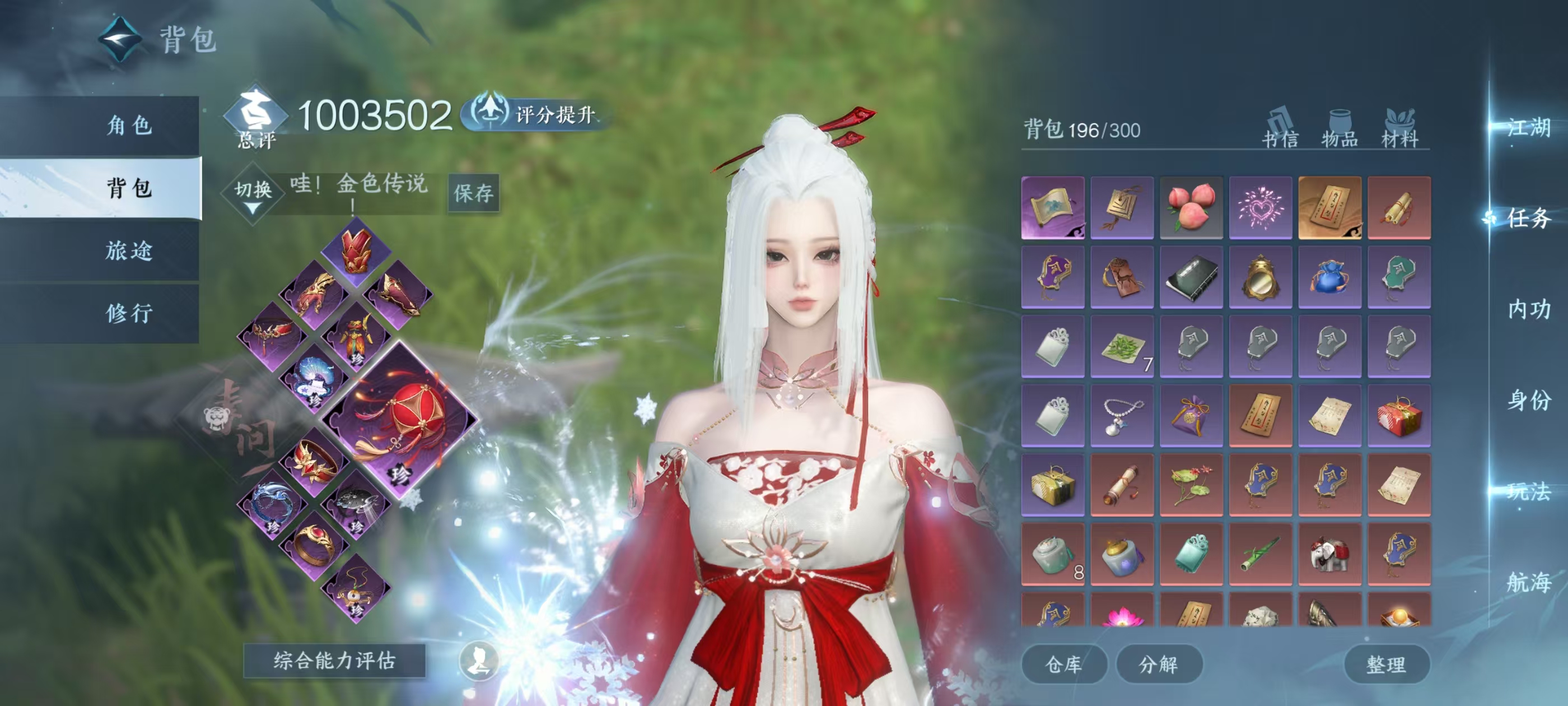Switch to the 角色 tab
1568x706 pixels.
(129, 126)
